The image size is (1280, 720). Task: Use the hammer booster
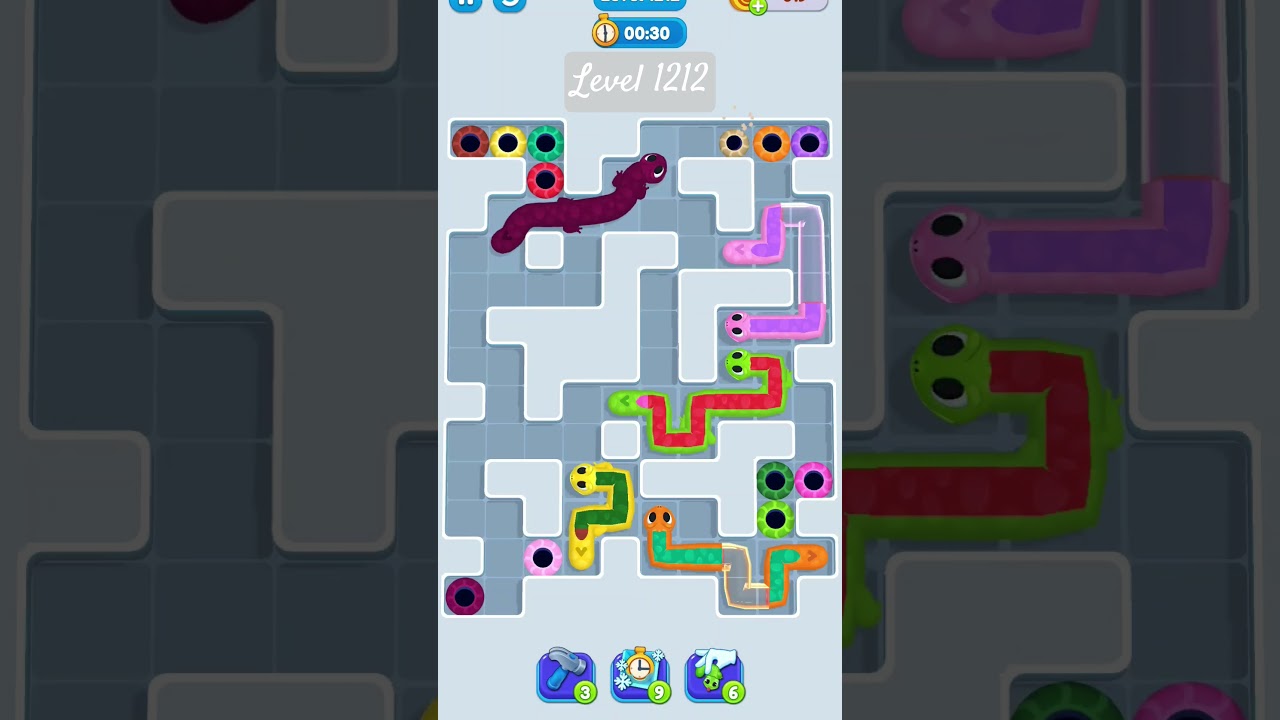point(565,674)
